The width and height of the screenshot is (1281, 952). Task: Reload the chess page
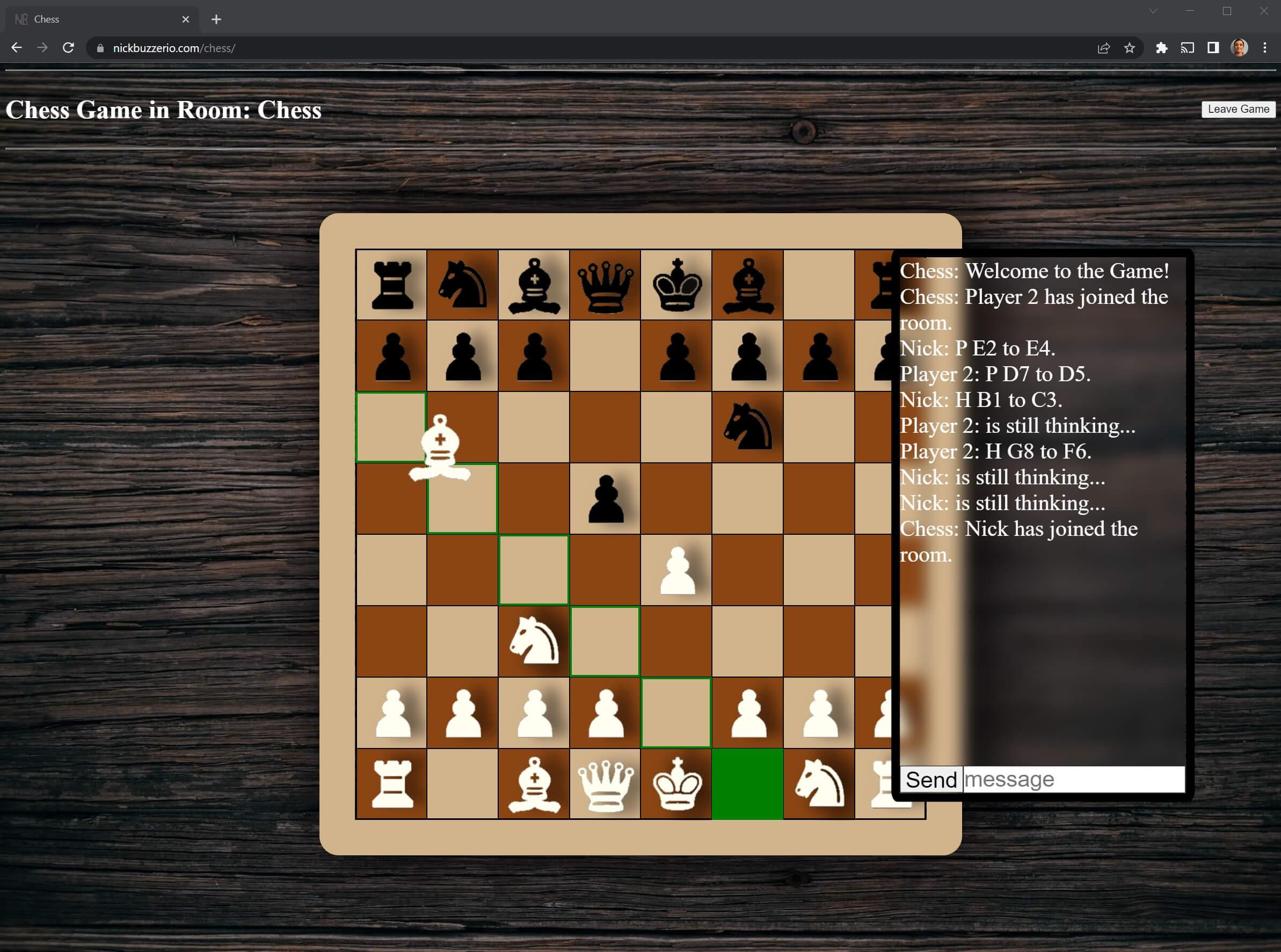tap(69, 48)
